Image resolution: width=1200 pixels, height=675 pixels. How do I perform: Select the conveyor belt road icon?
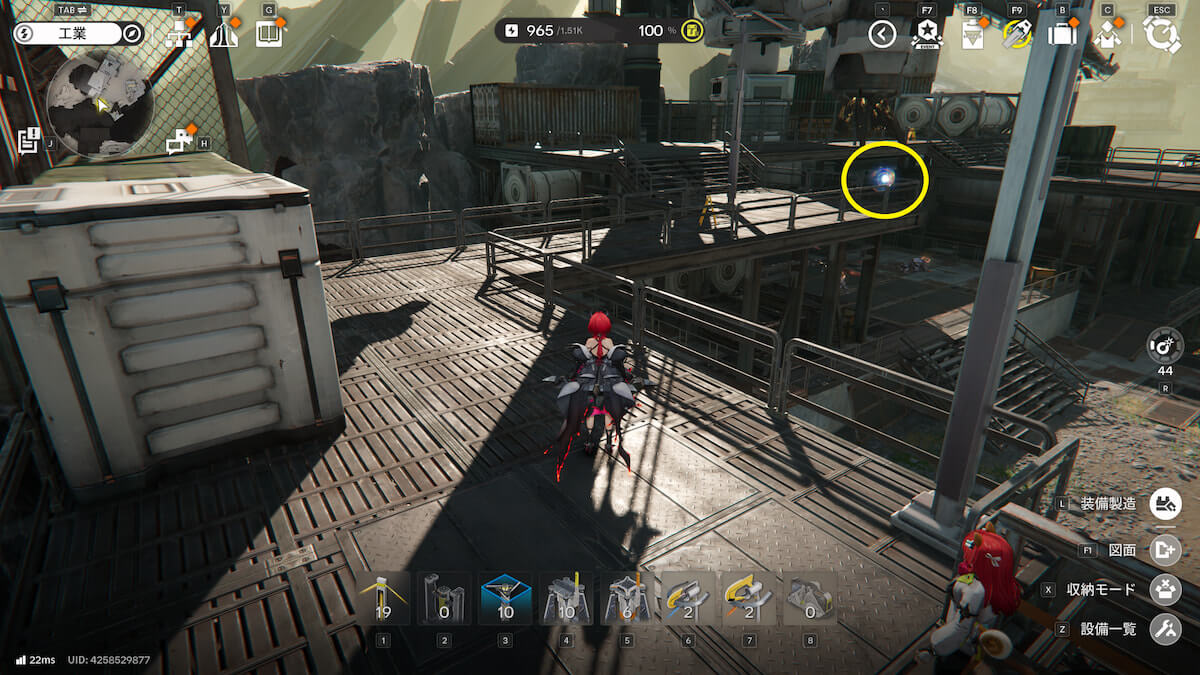click(223, 36)
